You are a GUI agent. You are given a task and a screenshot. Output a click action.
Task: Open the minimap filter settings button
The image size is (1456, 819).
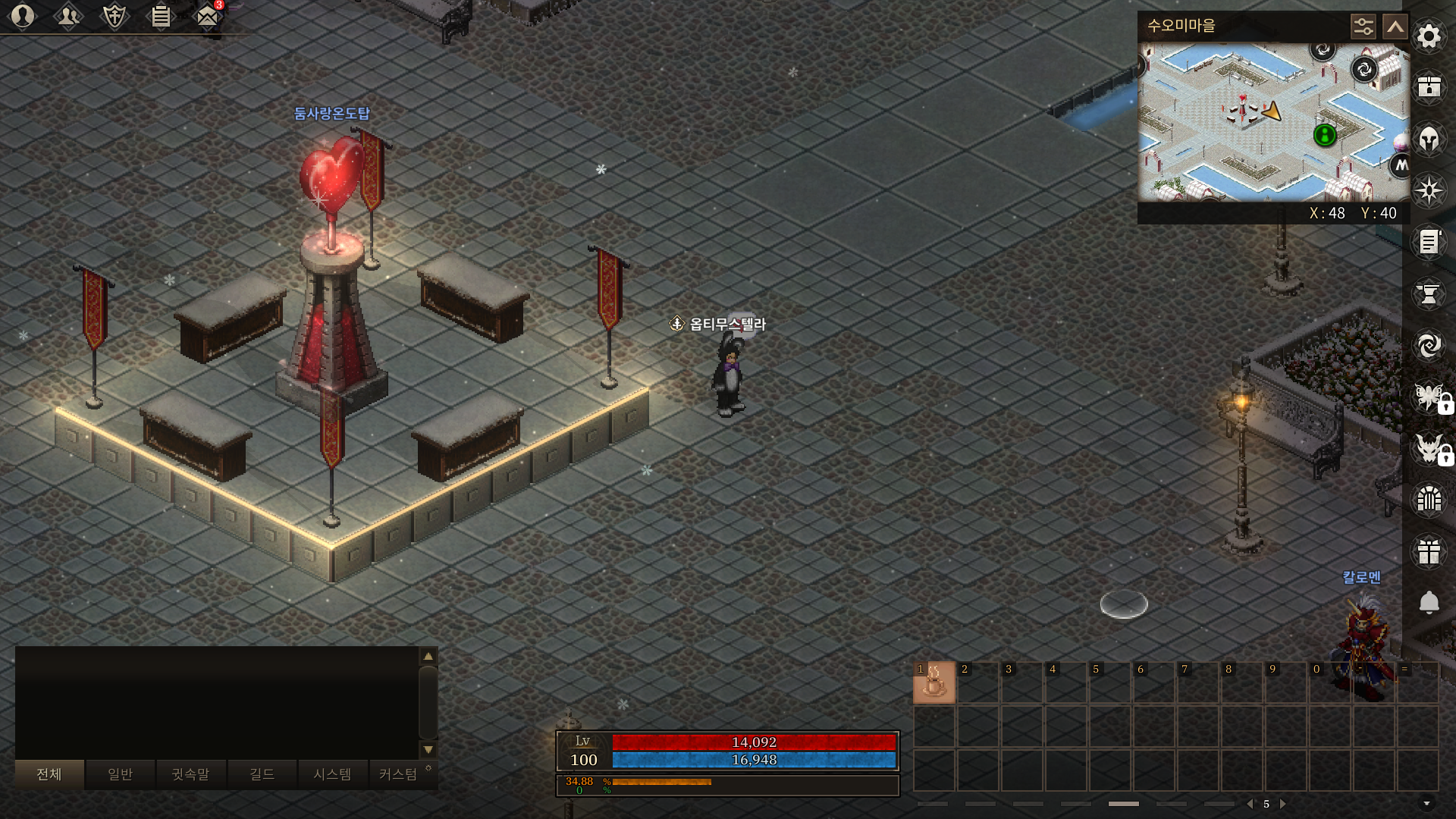click(1363, 27)
